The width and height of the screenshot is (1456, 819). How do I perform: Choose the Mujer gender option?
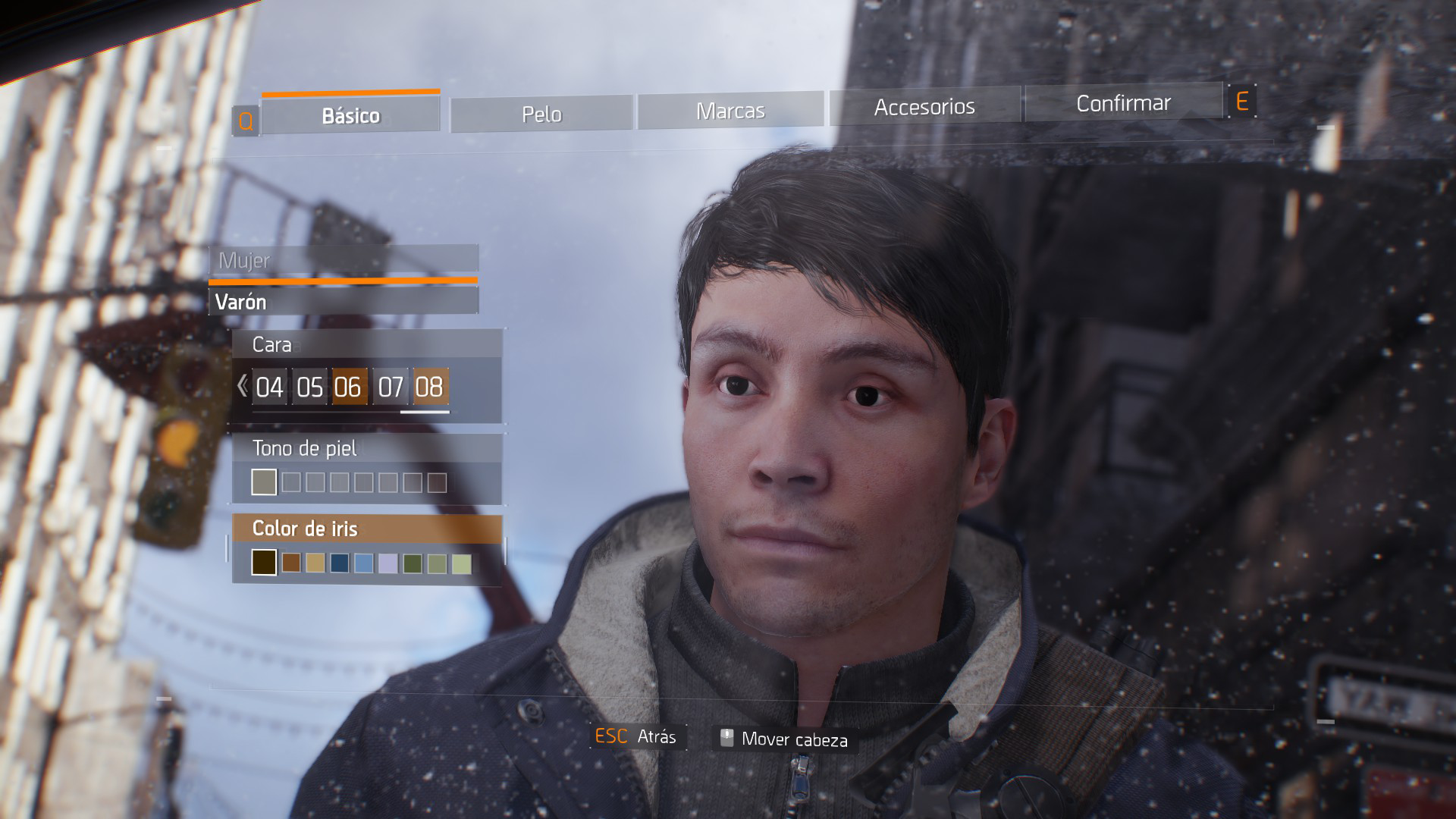coord(343,260)
